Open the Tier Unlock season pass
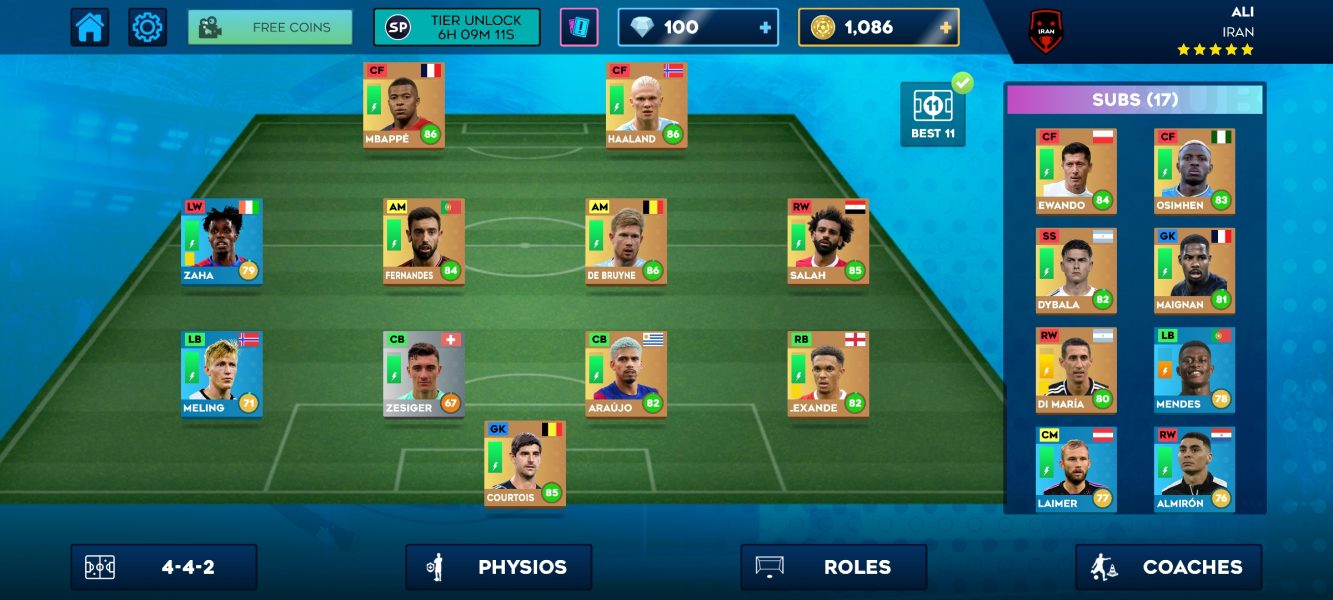 pyautogui.click(x=456, y=27)
